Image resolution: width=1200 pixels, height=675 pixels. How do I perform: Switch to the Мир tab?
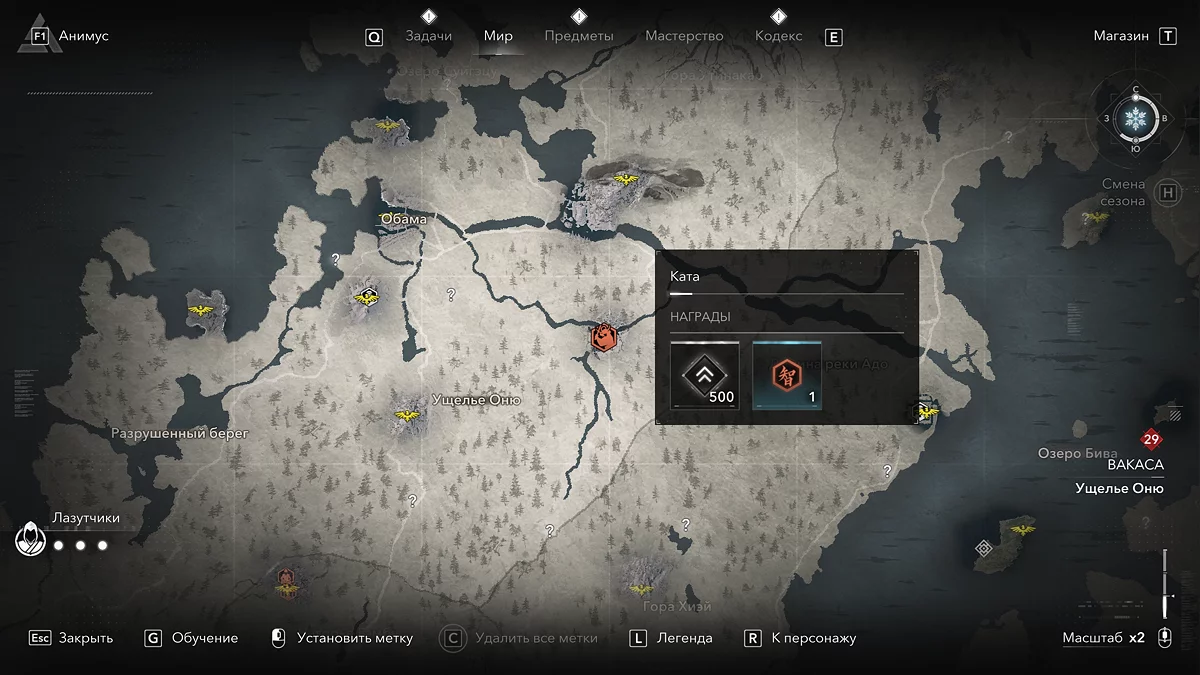[x=498, y=36]
